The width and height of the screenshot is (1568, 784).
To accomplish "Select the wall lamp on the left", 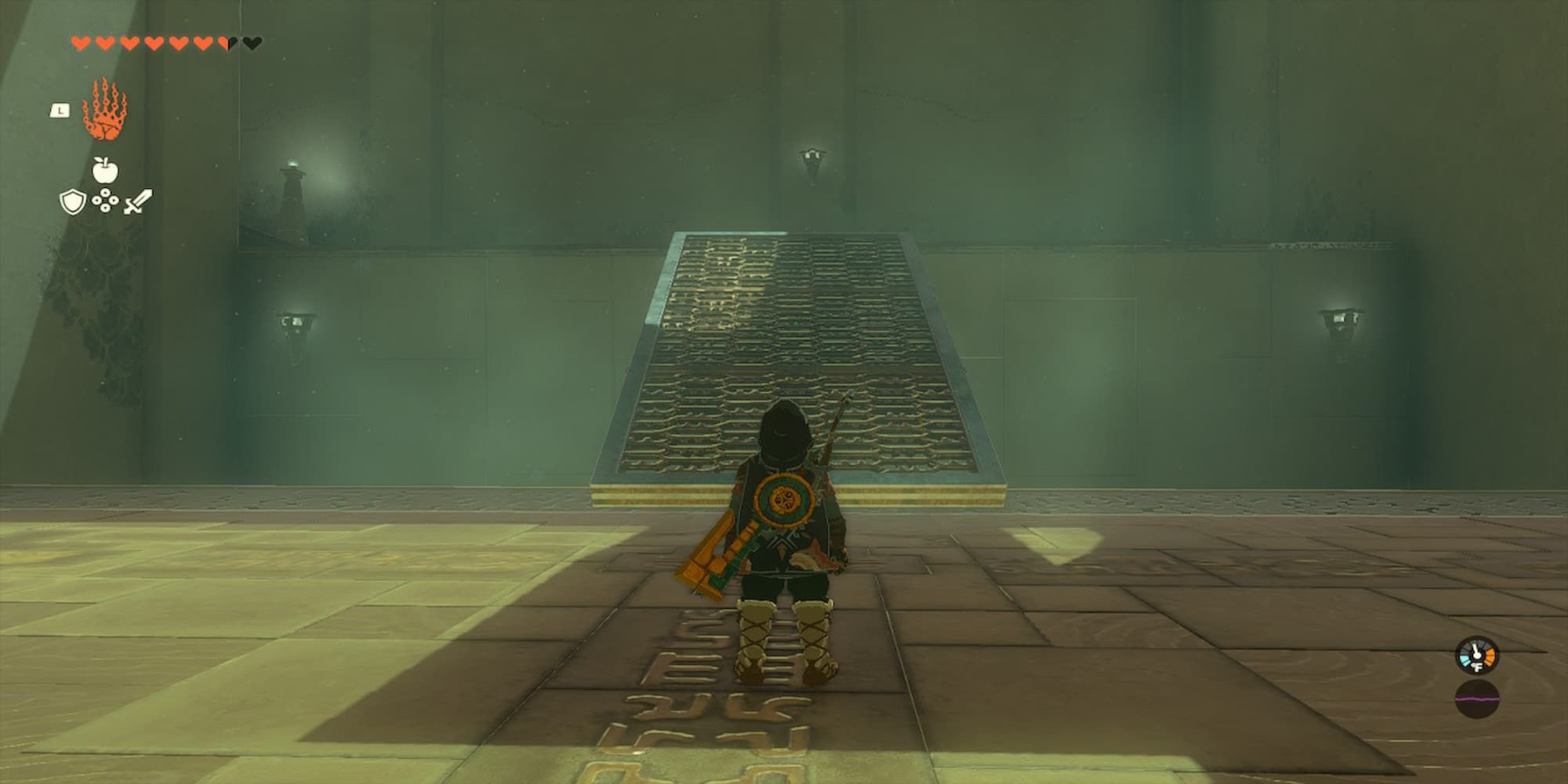I will (x=296, y=321).
